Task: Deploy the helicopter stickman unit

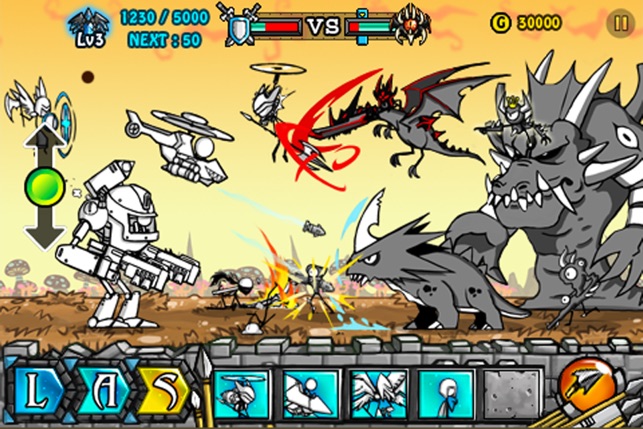Action: [245, 393]
